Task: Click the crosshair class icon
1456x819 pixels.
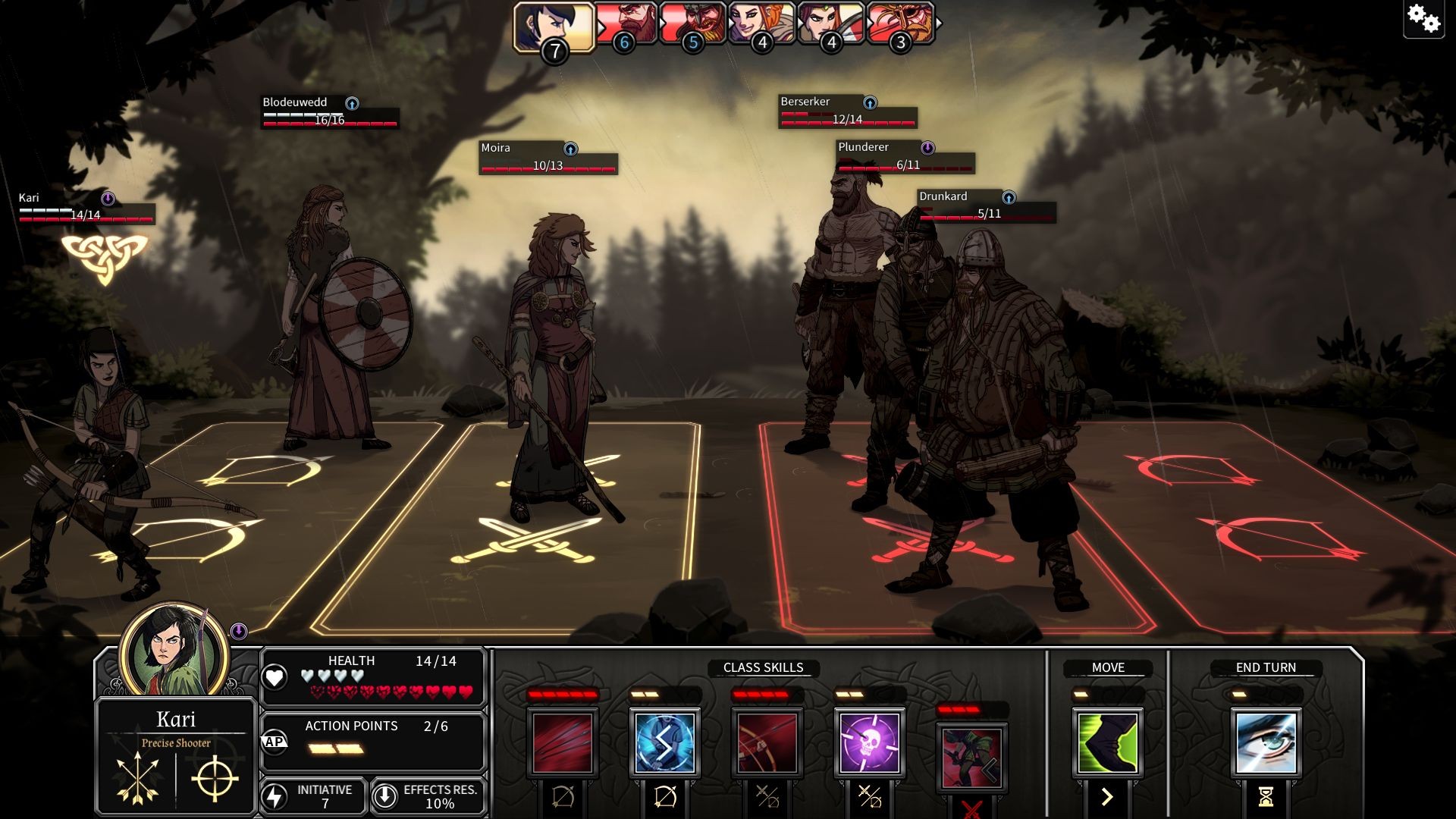Action: pyautogui.click(x=215, y=779)
